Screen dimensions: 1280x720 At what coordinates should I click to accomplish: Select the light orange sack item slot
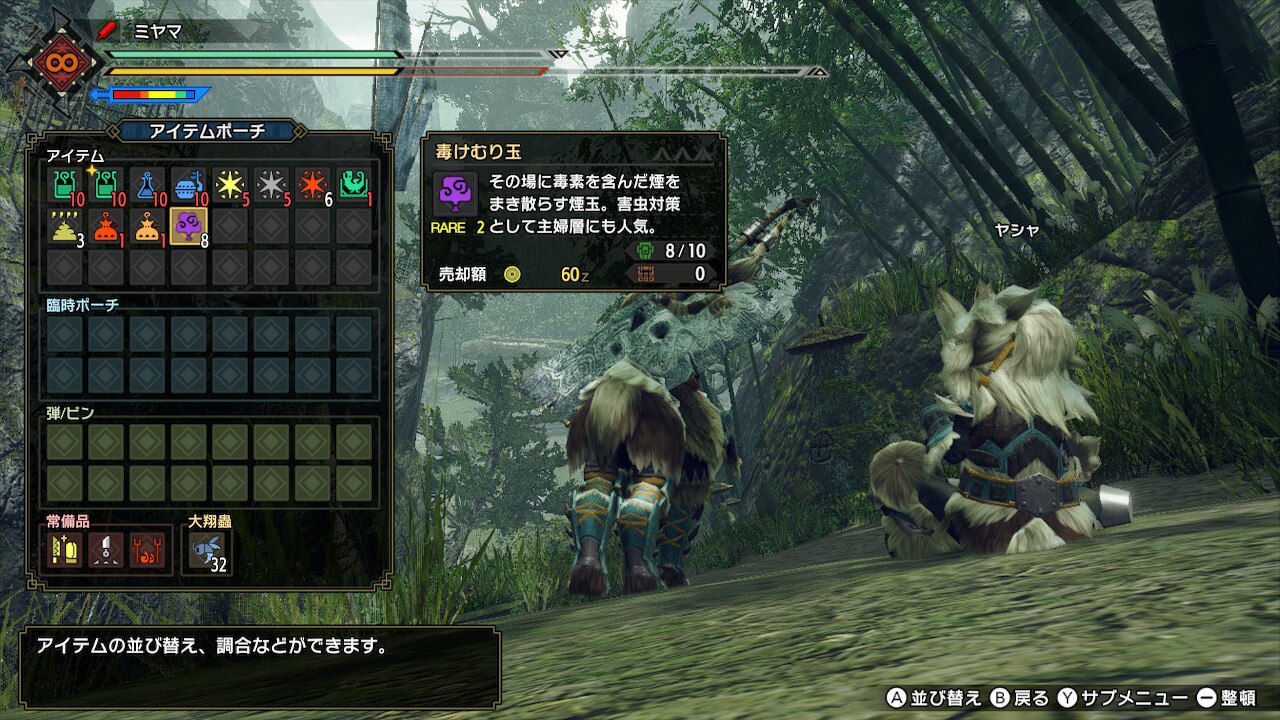[147, 226]
